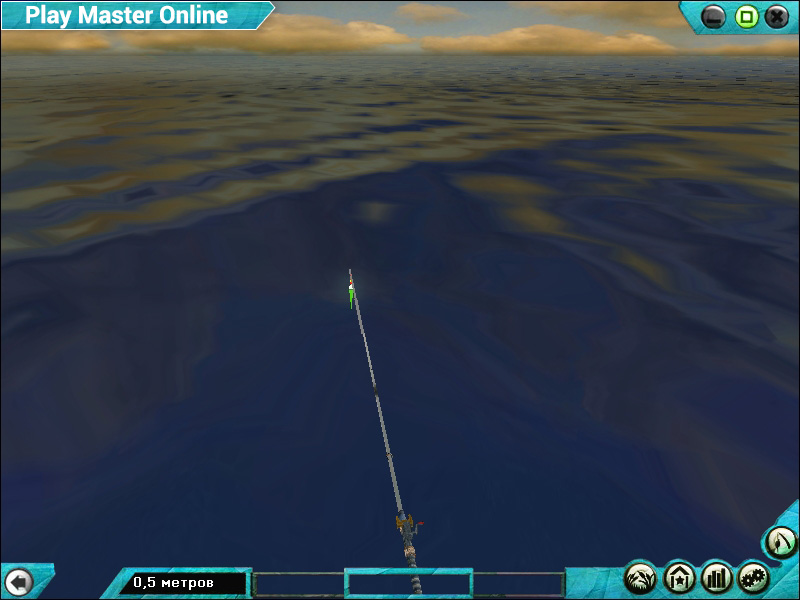Open the reeds location icon
The width and height of the screenshot is (800, 600).
click(640, 577)
